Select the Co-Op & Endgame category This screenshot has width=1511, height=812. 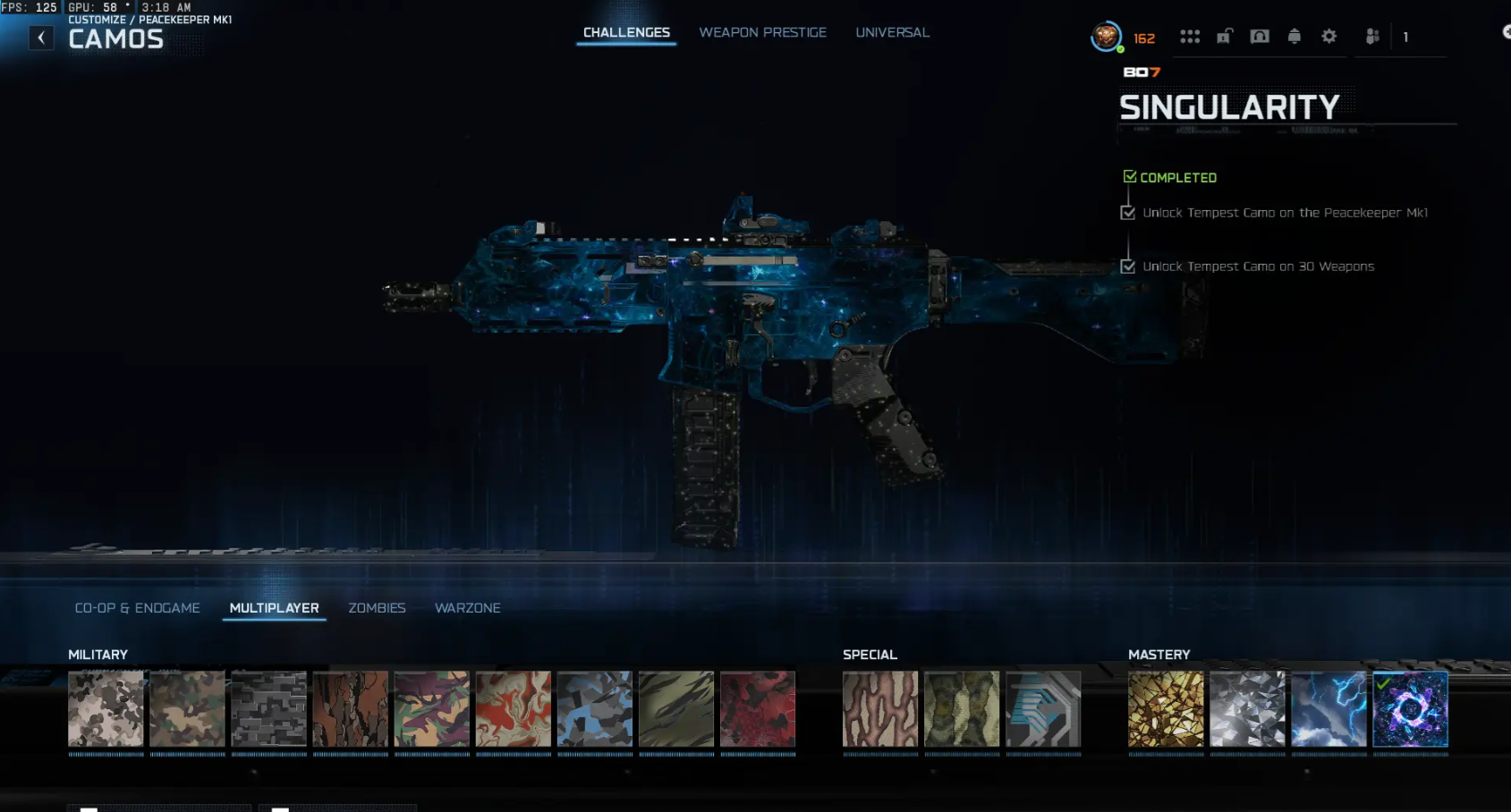pos(138,607)
